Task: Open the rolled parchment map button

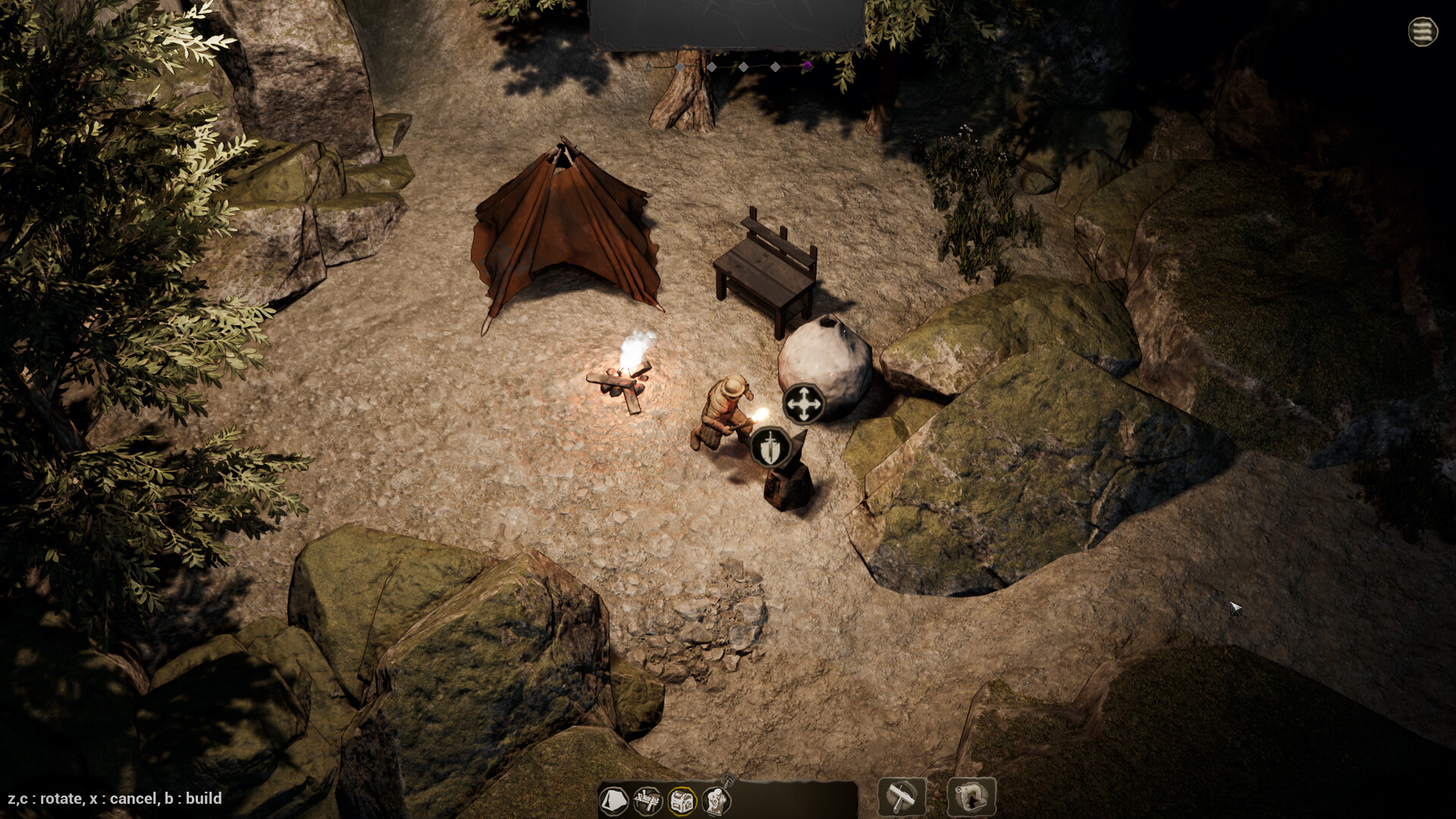Action: (971, 797)
